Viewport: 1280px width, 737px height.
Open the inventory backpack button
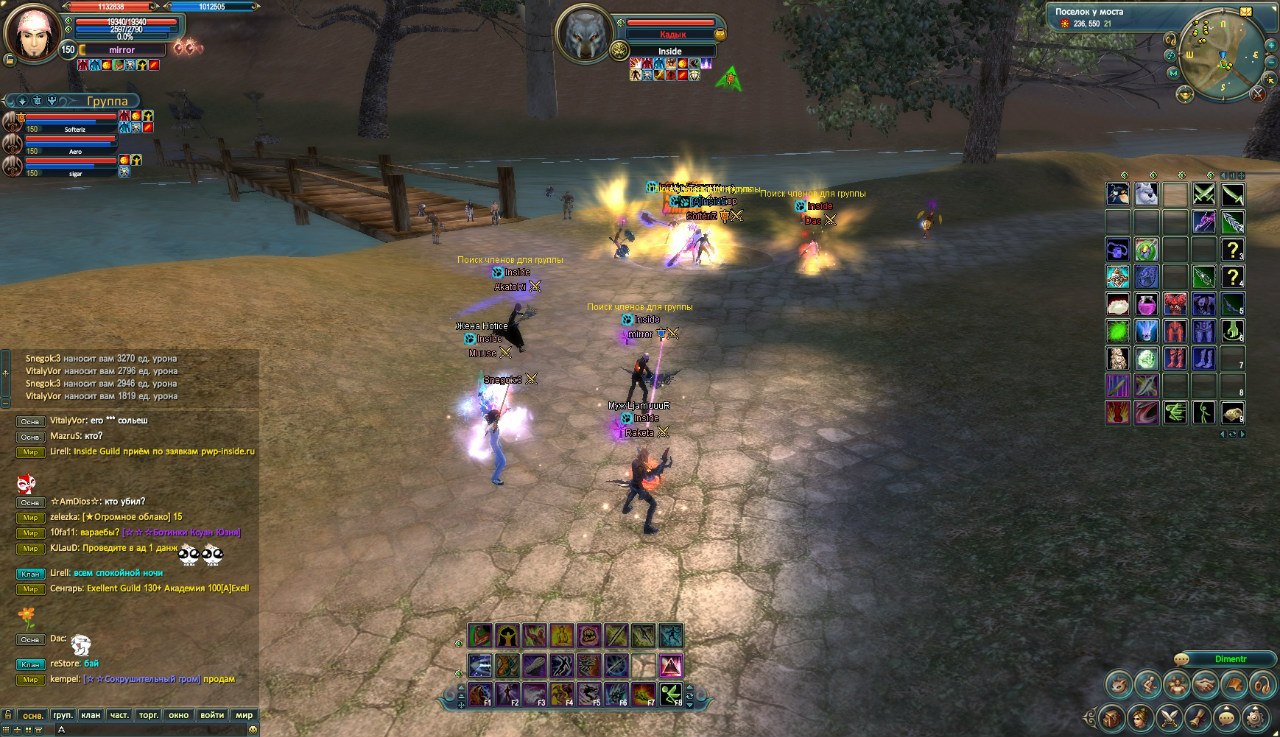point(1111,718)
